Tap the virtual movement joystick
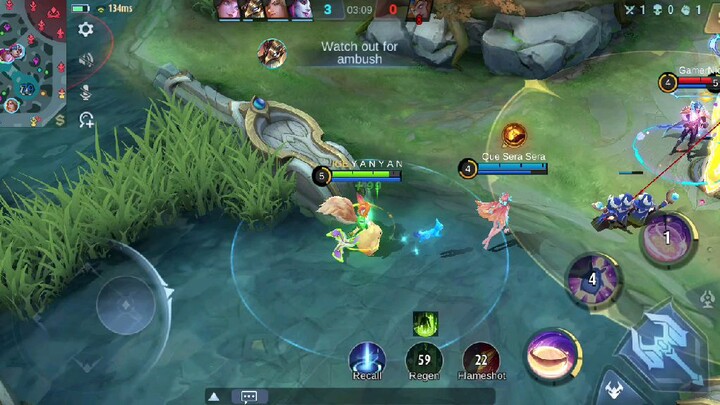This screenshot has height=405, width=720. [x=125, y=304]
